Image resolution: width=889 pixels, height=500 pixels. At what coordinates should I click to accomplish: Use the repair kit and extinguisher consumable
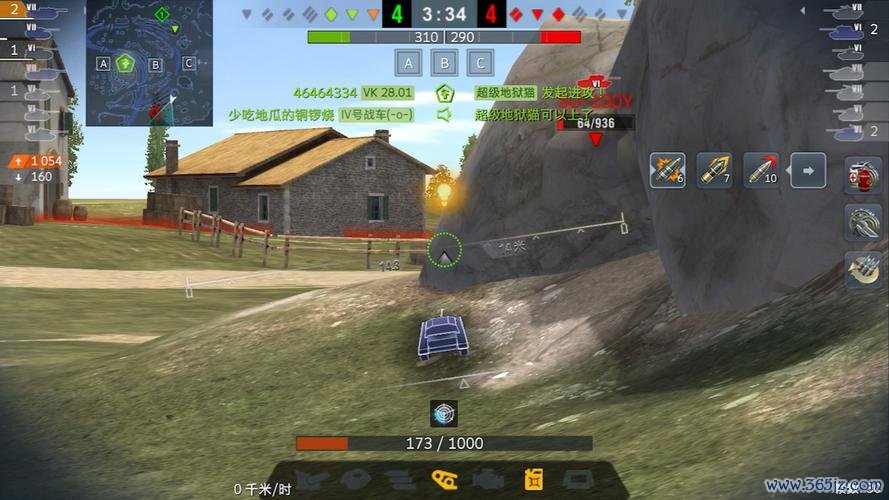[862, 175]
